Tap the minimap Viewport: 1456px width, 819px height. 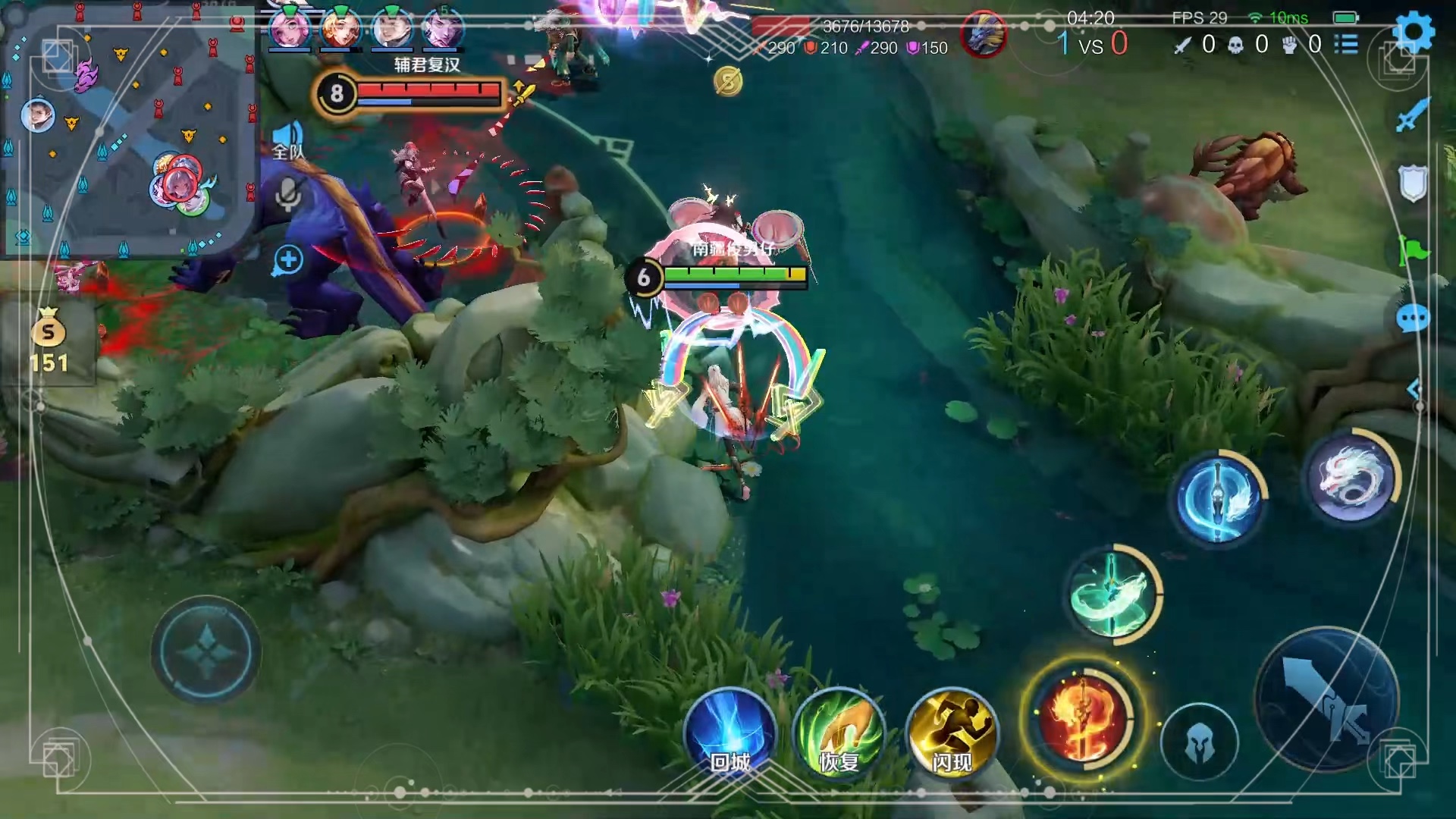click(x=129, y=133)
